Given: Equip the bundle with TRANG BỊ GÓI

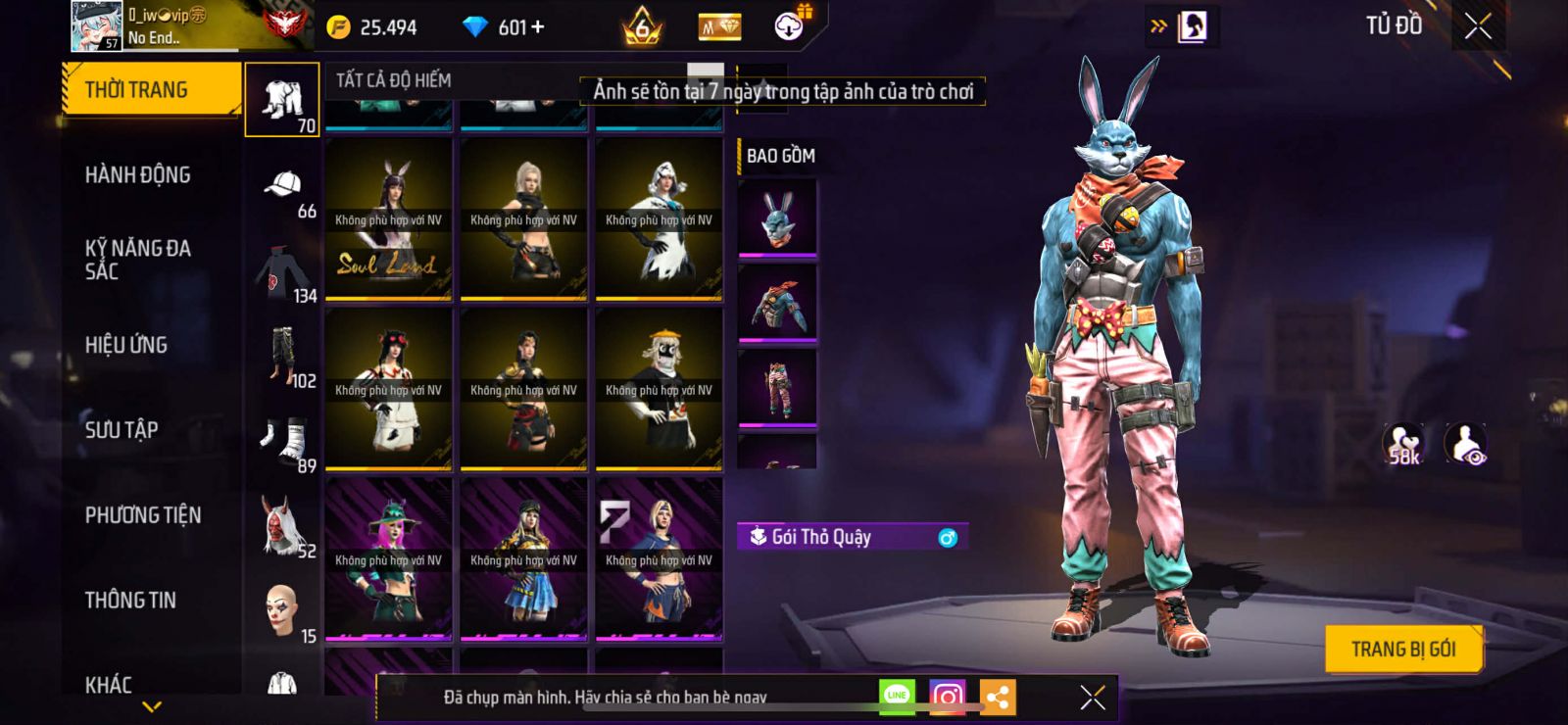Looking at the screenshot, I should 1402,649.
